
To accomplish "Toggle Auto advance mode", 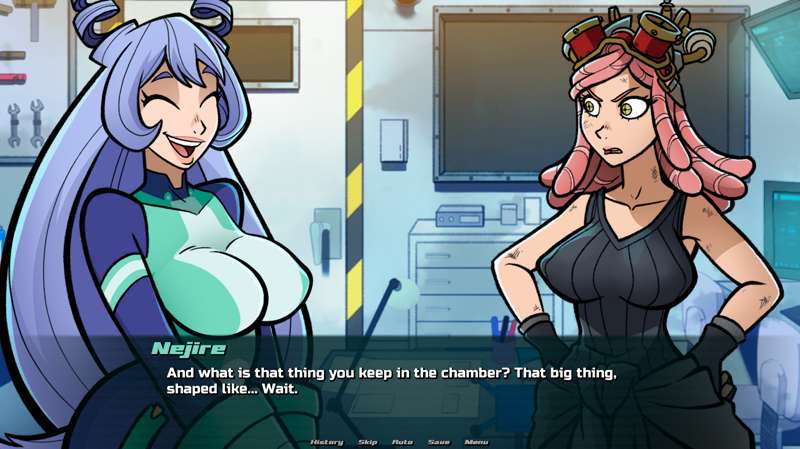I will [402, 441].
